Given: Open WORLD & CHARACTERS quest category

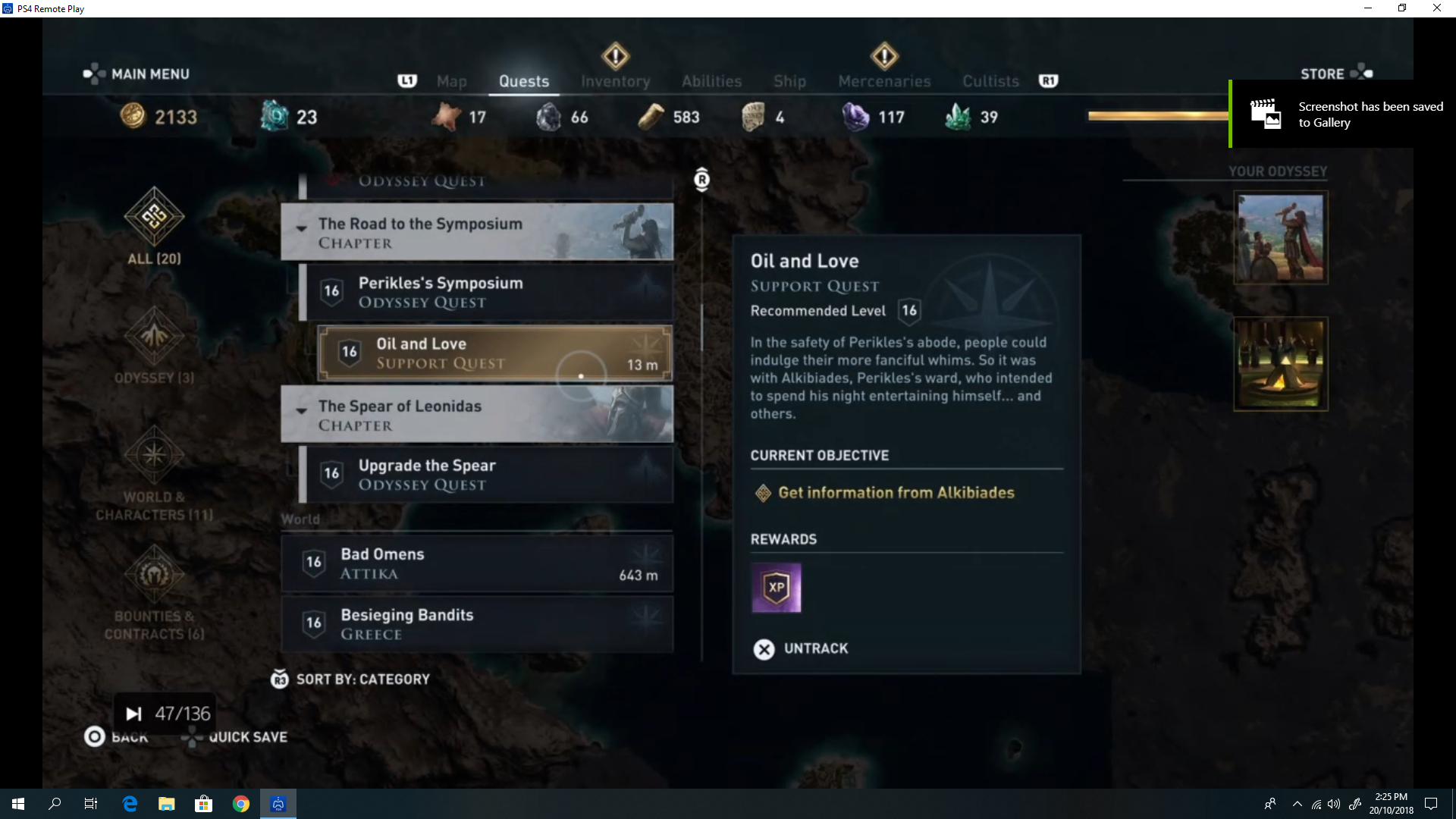Looking at the screenshot, I should [154, 455].
